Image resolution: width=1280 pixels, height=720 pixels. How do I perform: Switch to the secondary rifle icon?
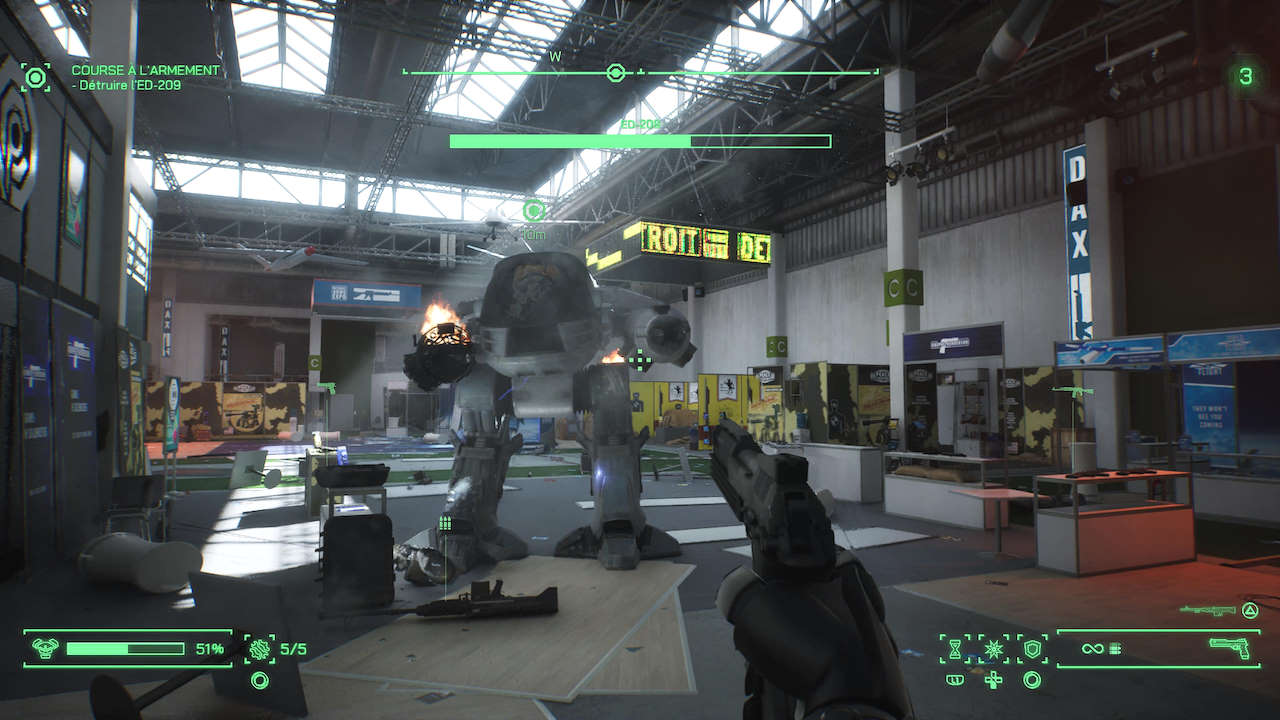pyautogui.click(x=1201, y=610)
